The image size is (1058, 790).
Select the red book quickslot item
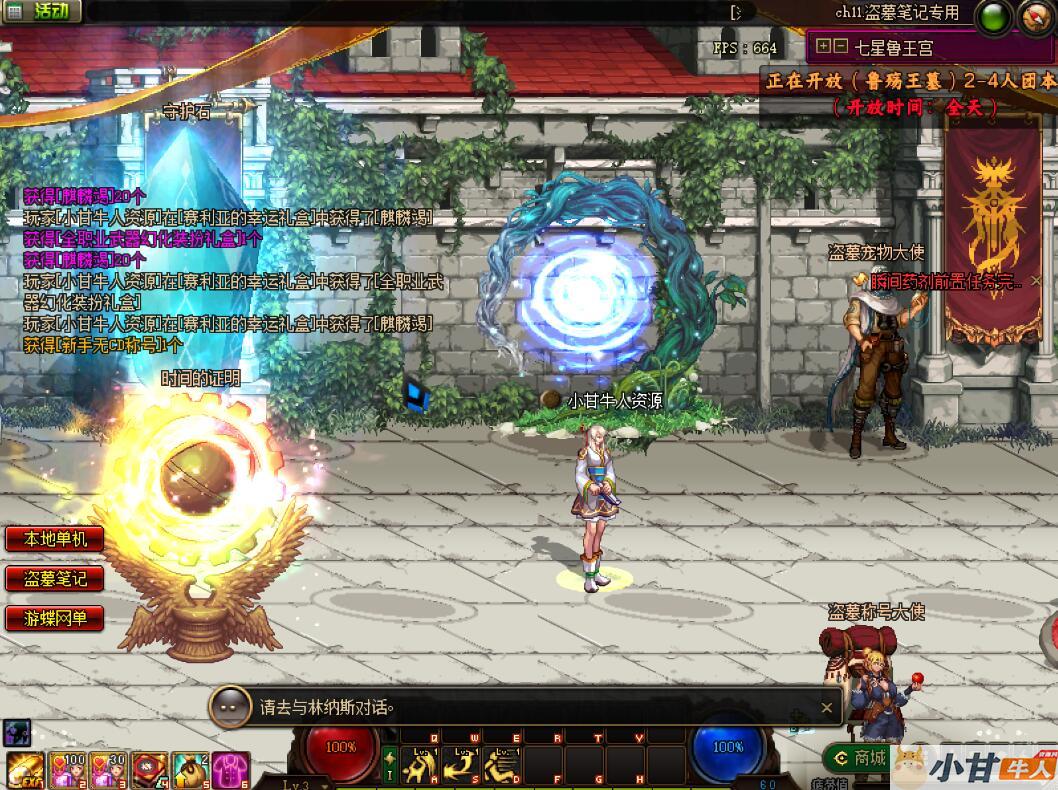pos(149,770)
